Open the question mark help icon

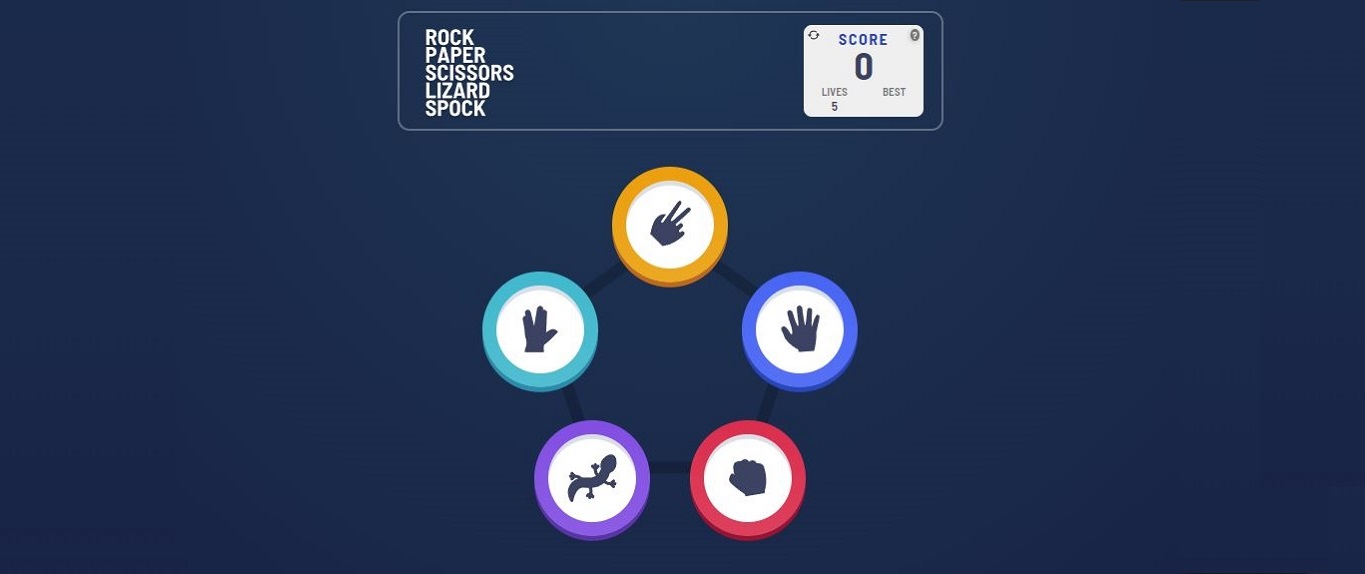(x=914, y=35)
